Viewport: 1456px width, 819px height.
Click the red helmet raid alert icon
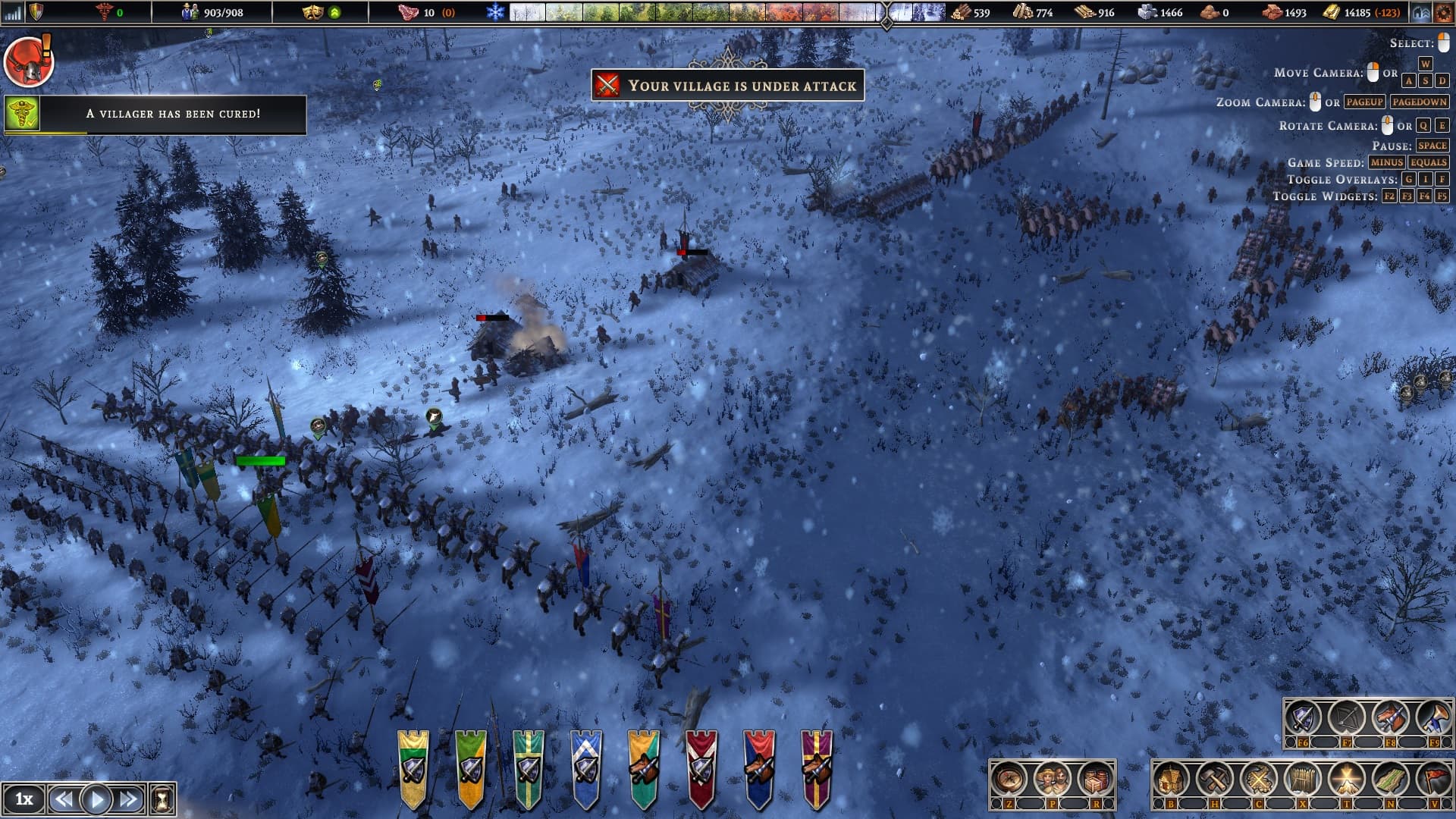[x=28, y=62]
